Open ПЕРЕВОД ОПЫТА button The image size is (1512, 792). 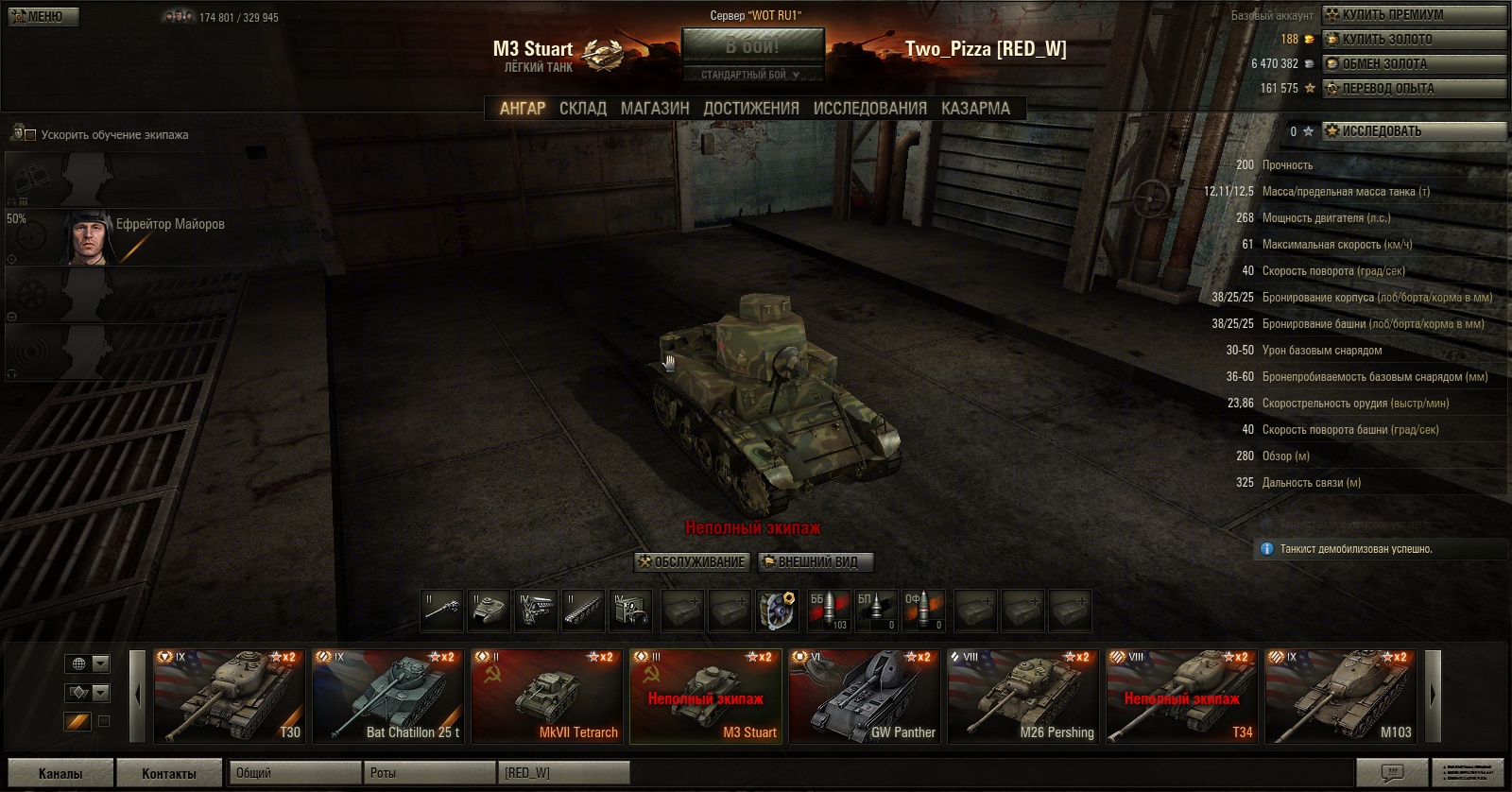[1413, 88]
